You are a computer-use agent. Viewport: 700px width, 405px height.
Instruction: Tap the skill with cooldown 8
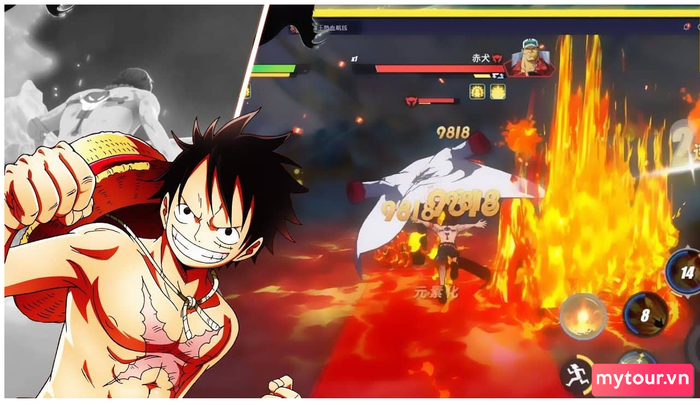[x=646, y=314]
